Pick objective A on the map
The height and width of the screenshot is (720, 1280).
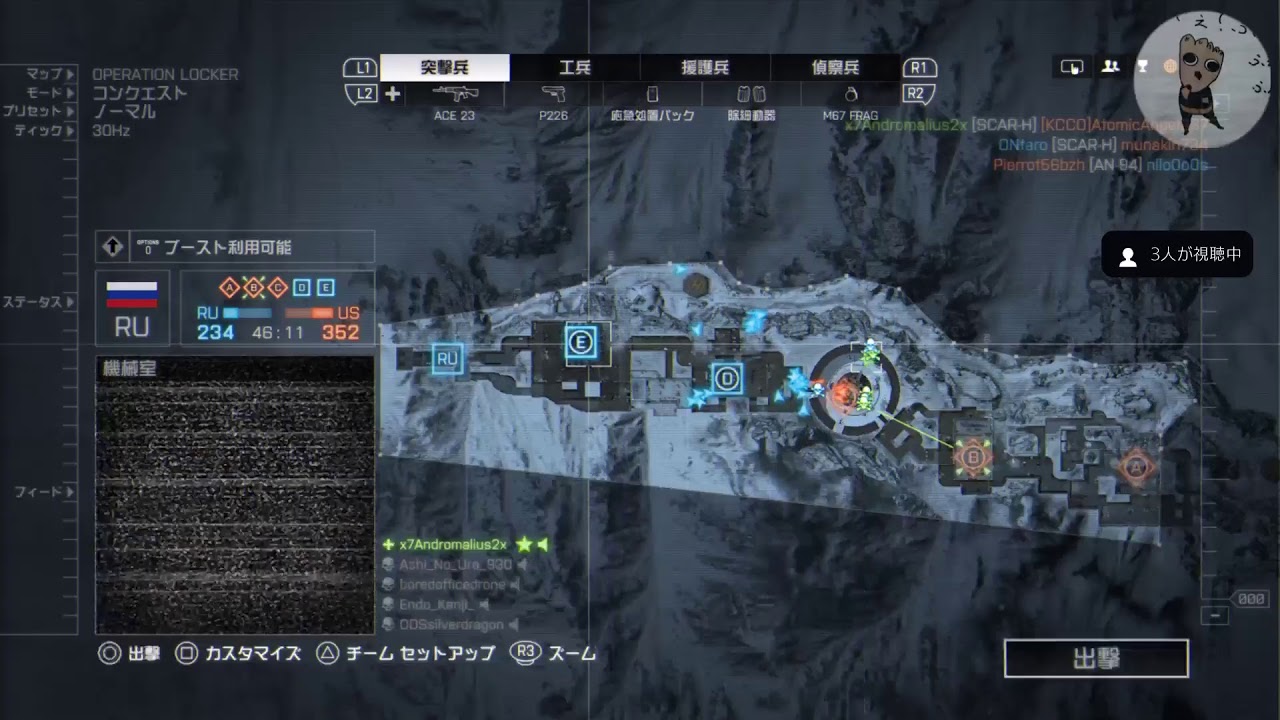pos(1134,465)
